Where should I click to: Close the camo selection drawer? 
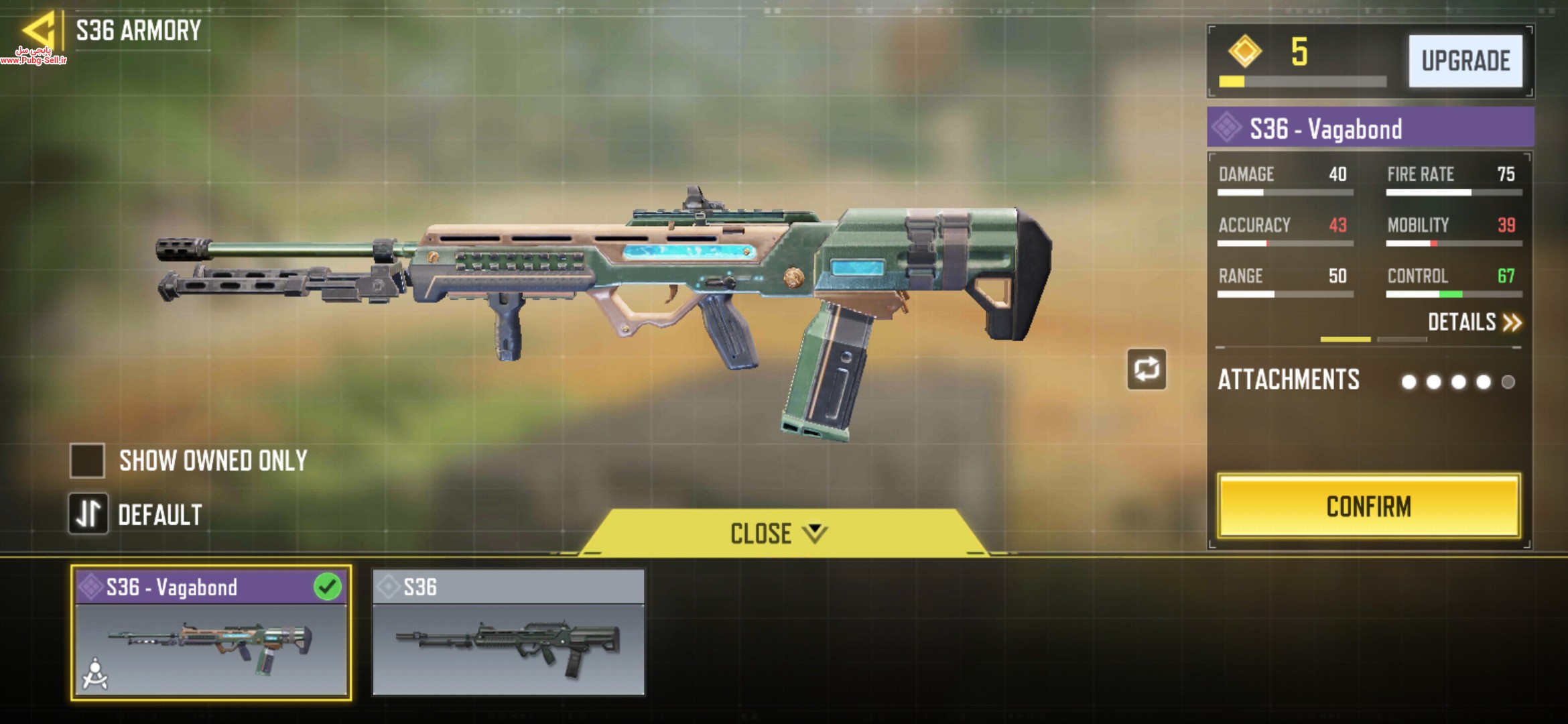[777, 534]
